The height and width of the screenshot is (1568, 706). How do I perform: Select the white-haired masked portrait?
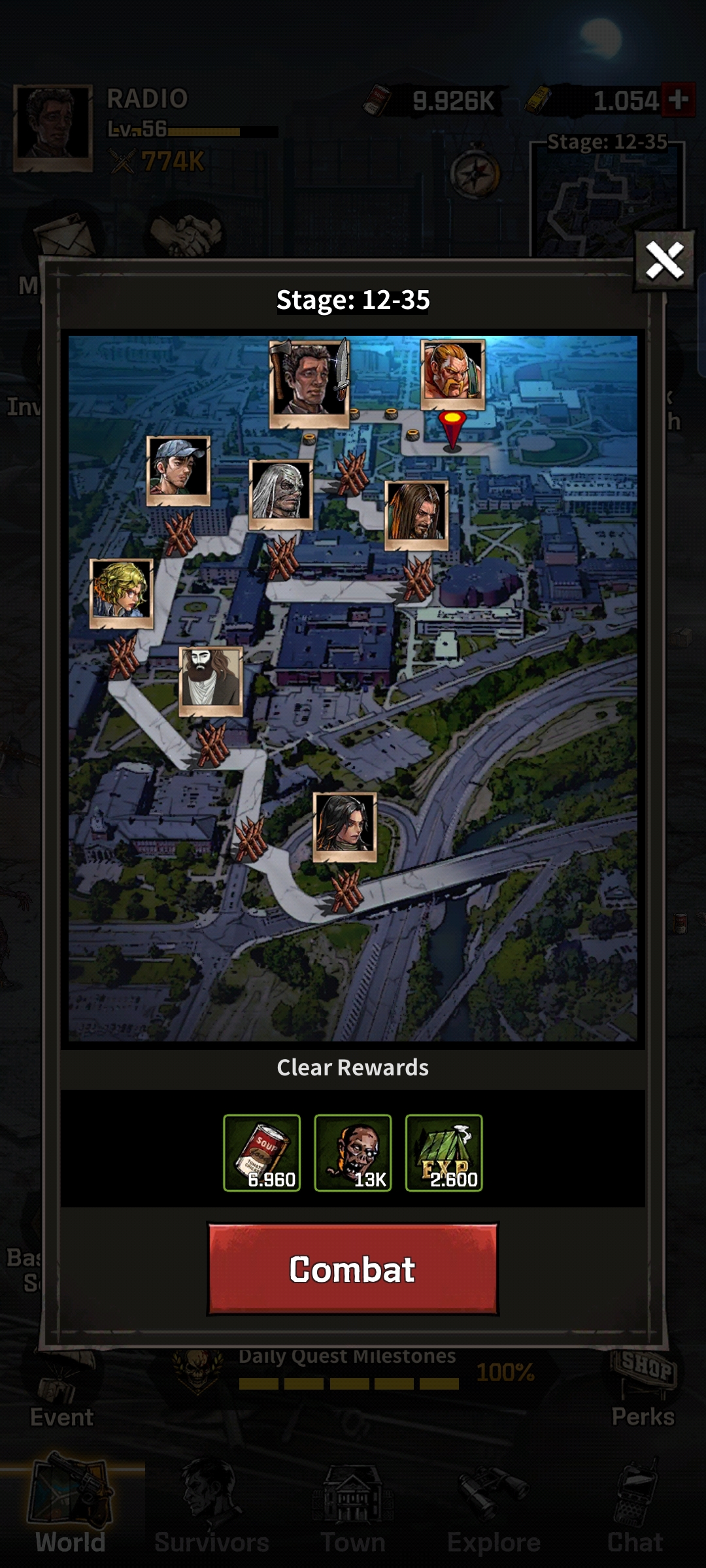click(281, 493)
